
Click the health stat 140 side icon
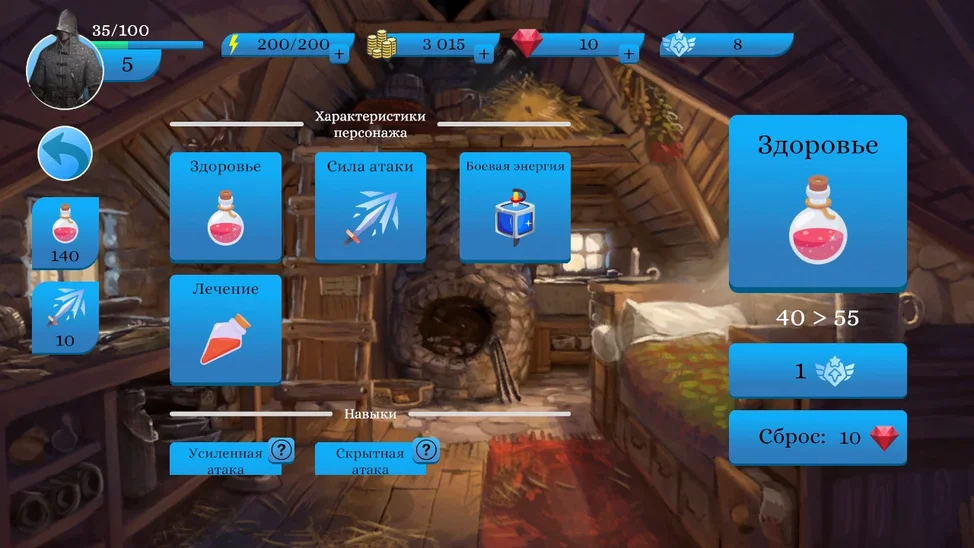65,233
